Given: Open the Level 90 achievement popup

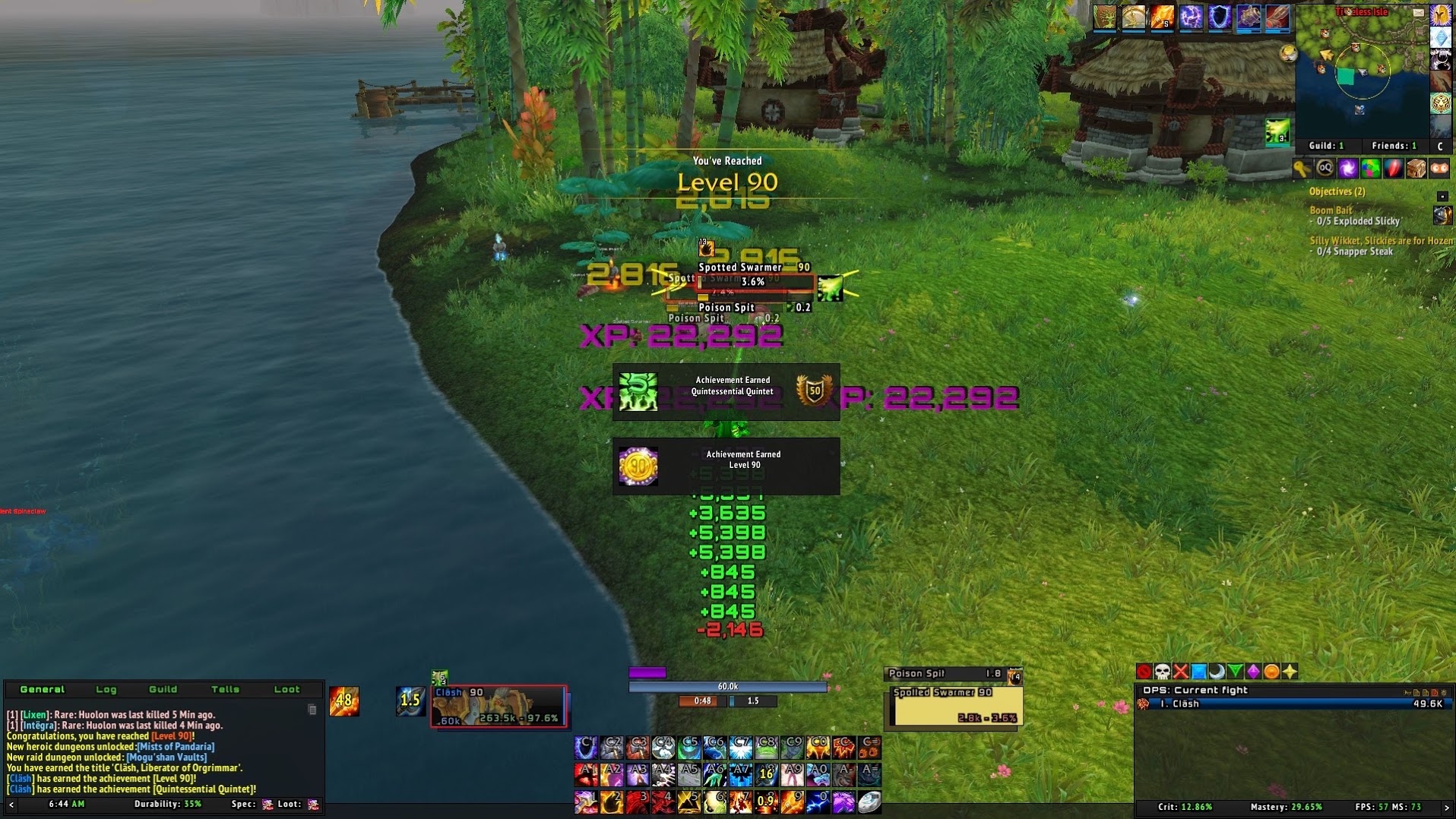Looking at the screenshot, I should click(726, 466).
